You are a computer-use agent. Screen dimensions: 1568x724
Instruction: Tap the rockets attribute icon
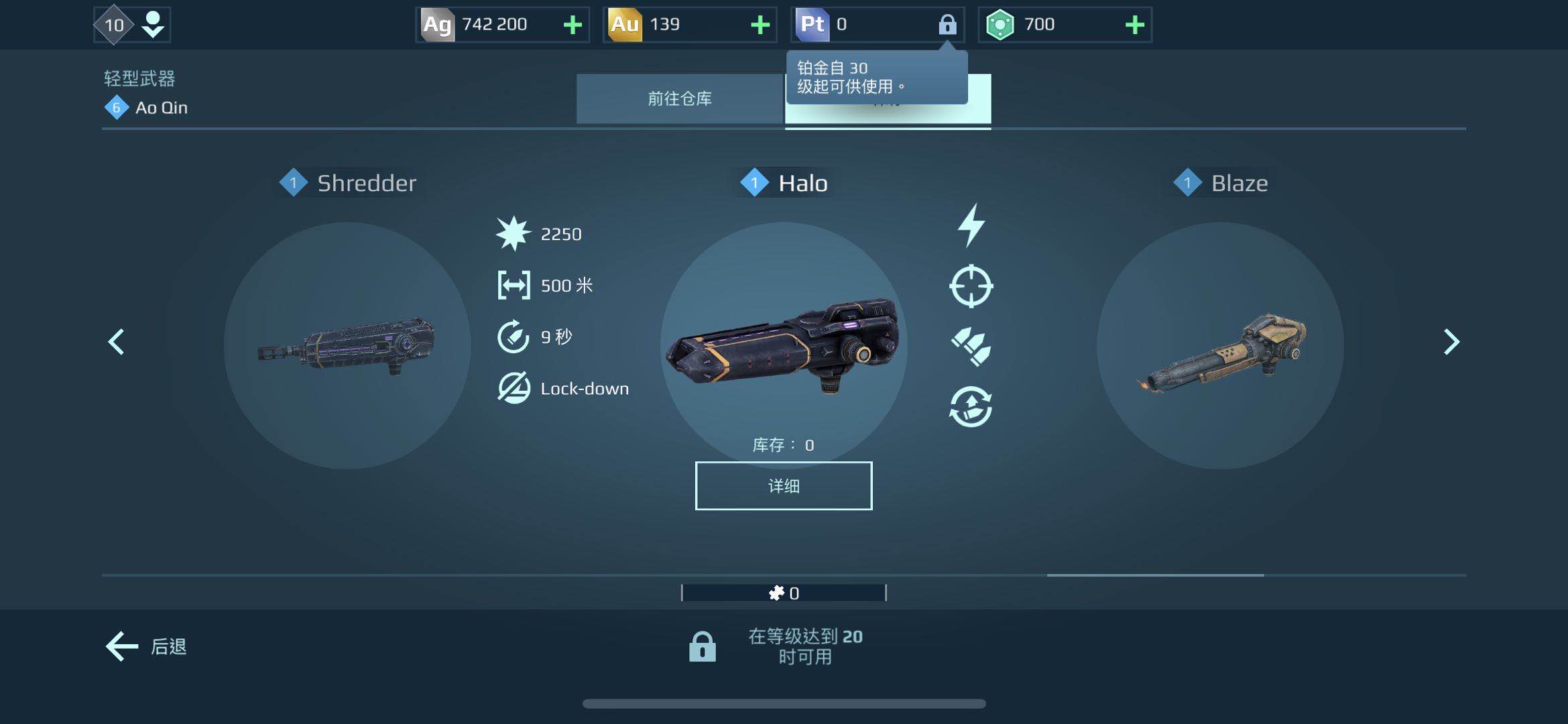tap(971, 346)
